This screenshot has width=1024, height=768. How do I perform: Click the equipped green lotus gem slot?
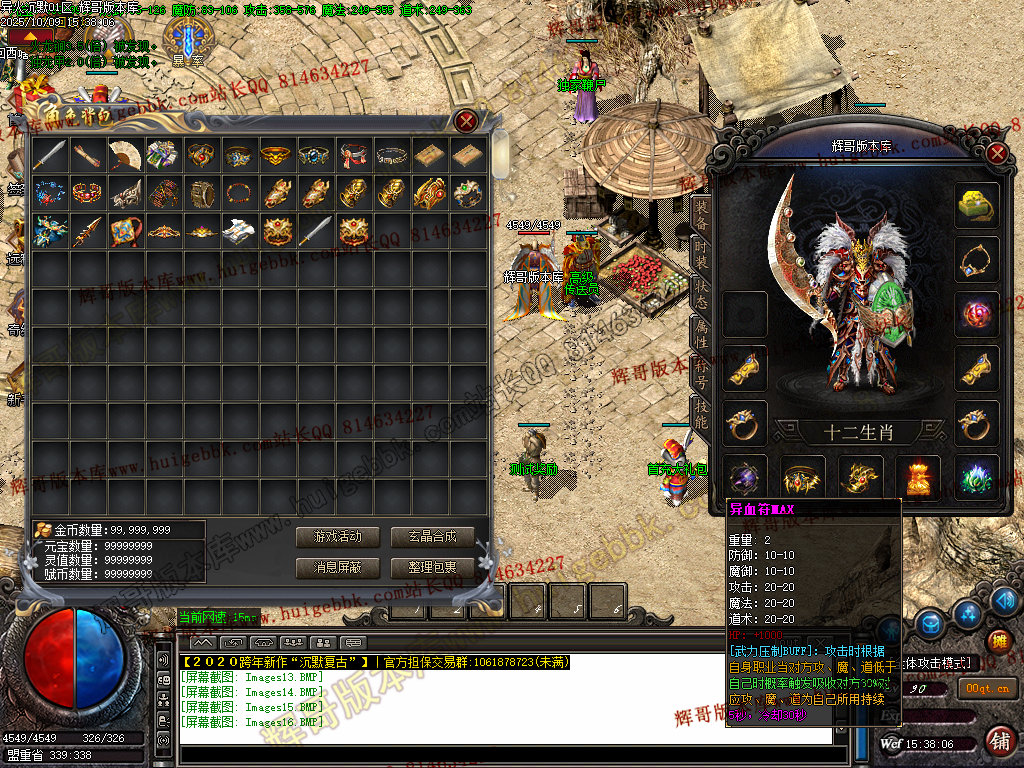[975, 477]
